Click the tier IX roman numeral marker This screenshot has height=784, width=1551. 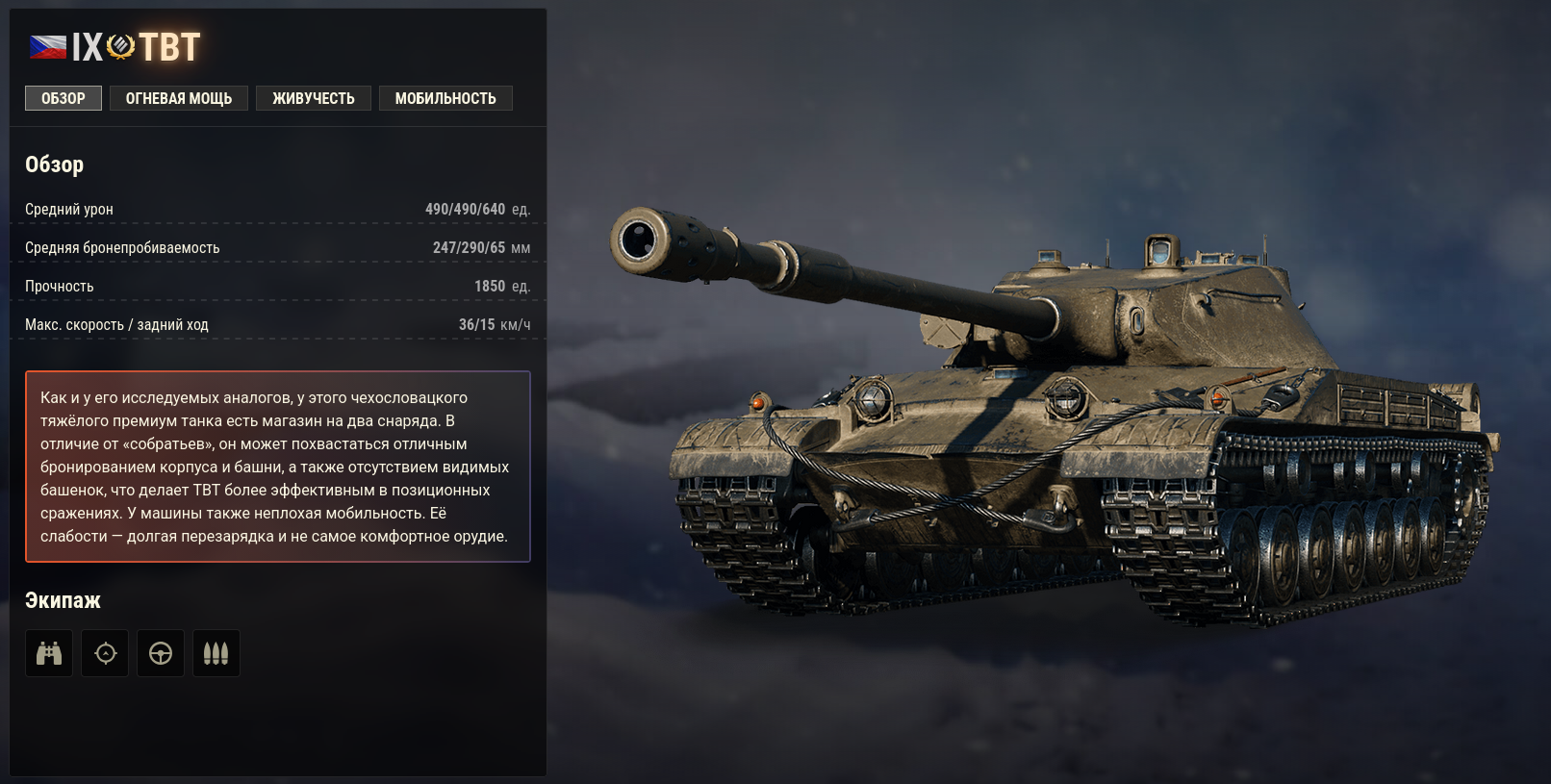(87, 46)
